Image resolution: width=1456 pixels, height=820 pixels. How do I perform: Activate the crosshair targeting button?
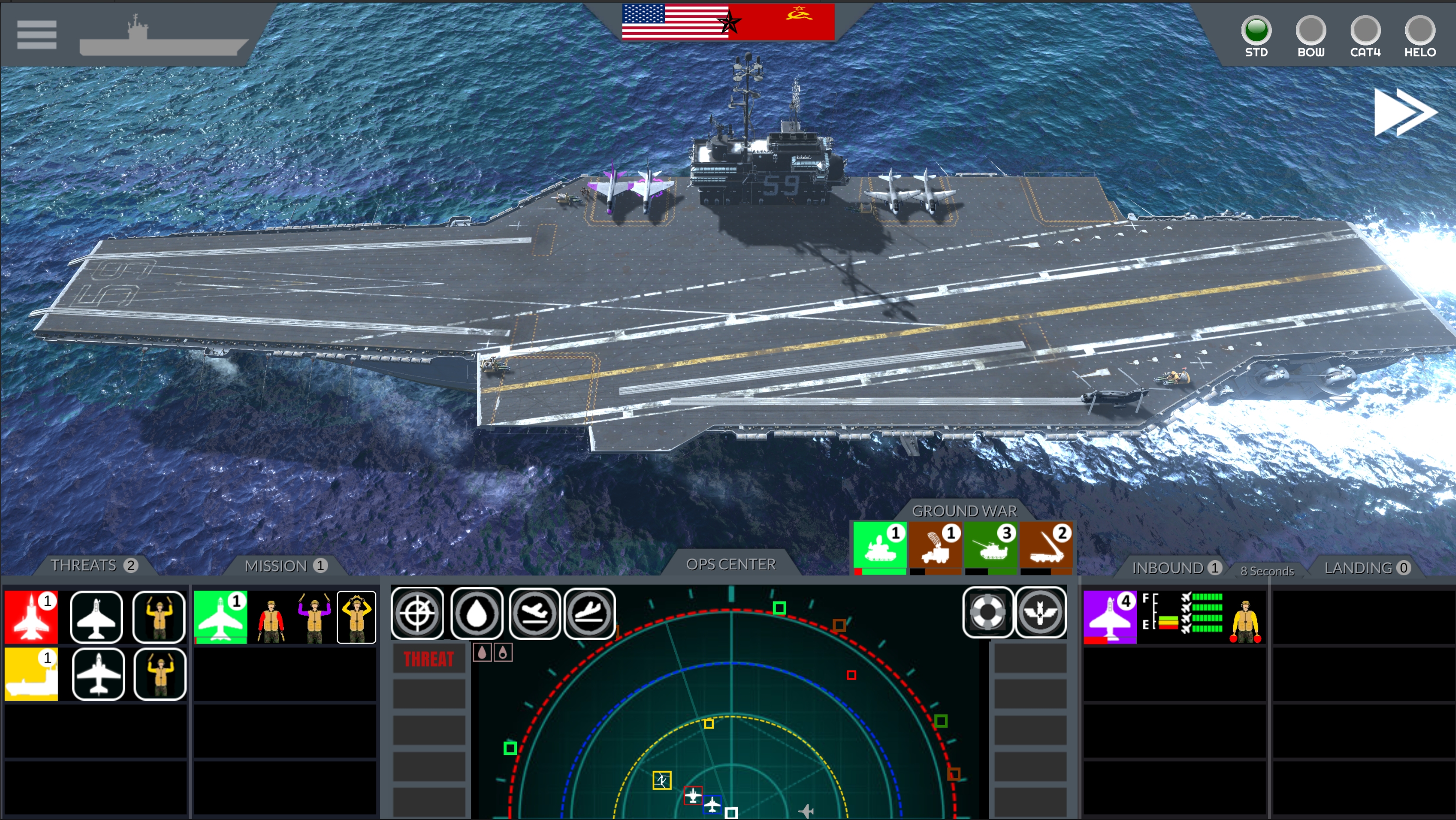pos(417,613)
